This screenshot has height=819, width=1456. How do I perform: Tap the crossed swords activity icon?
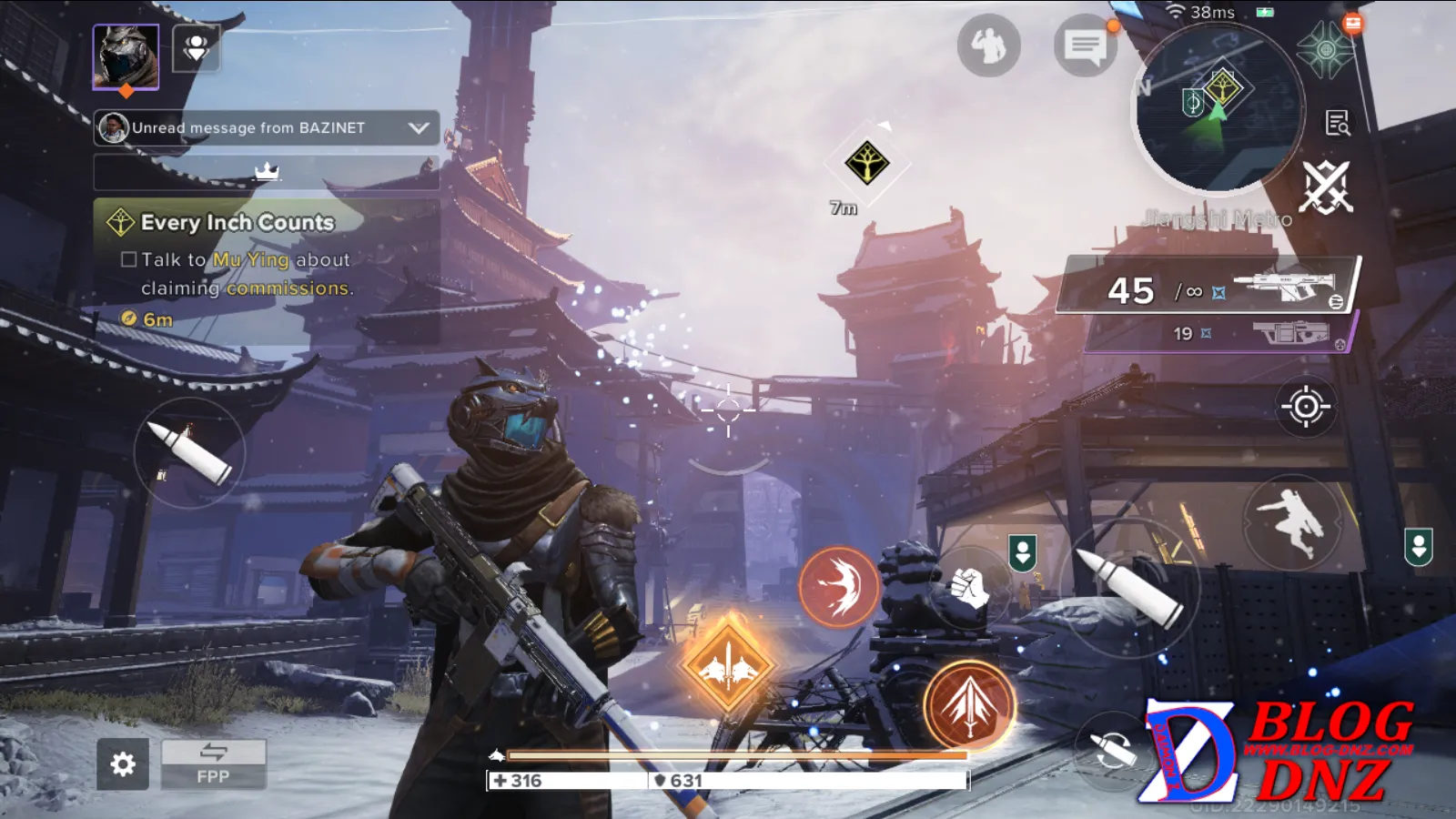point(1326,187)
